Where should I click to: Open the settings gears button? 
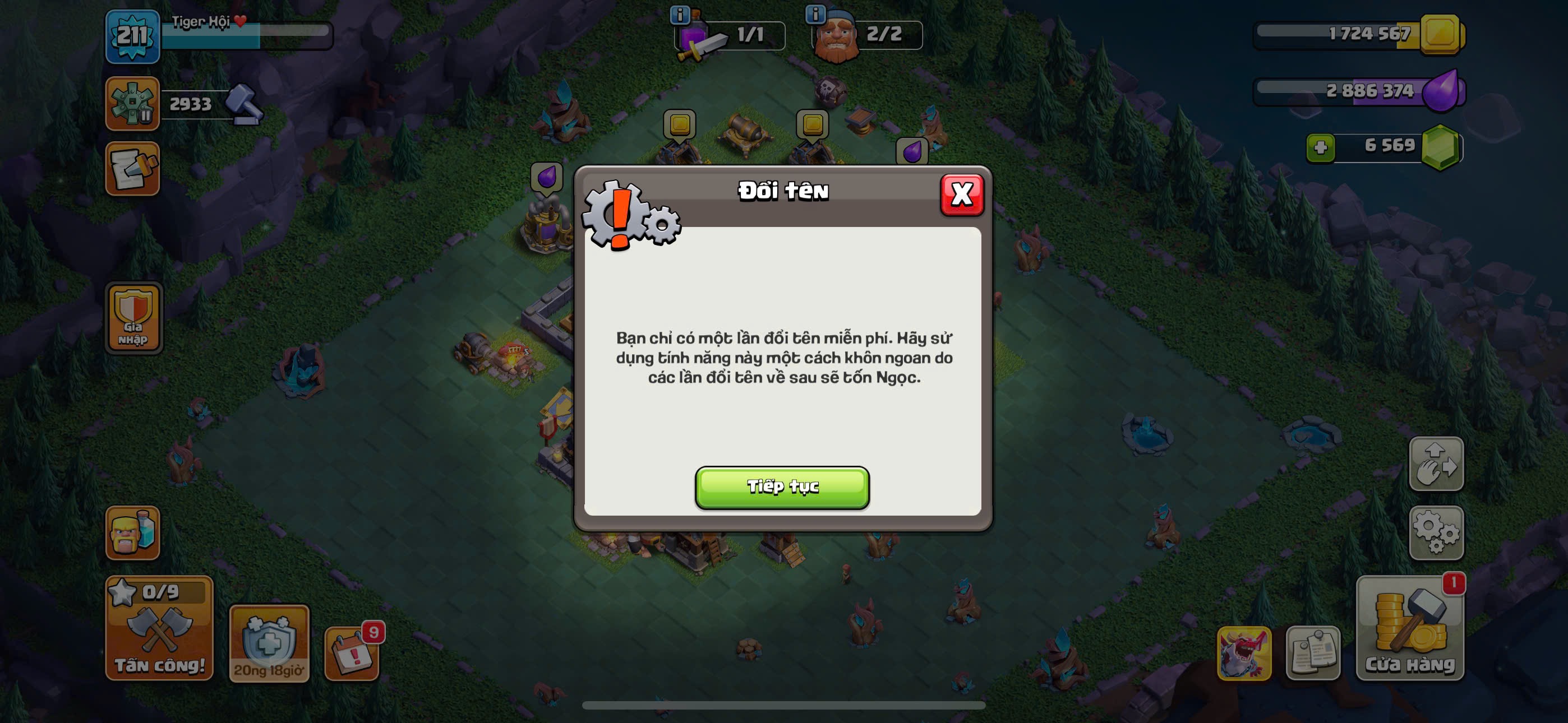point(1435,532)
